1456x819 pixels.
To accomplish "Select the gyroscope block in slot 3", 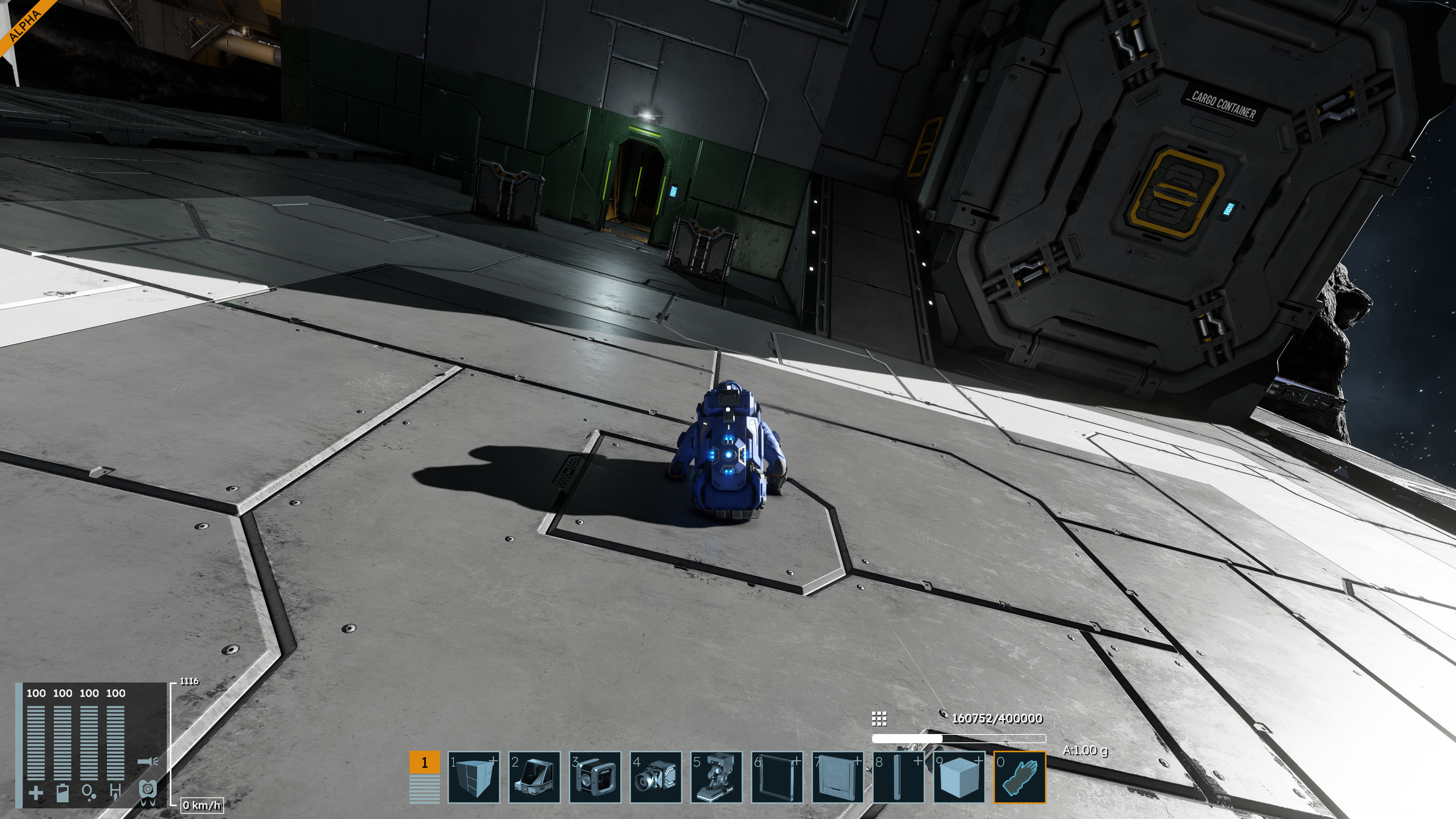I will pyautogui.click(x=595, y=777).
